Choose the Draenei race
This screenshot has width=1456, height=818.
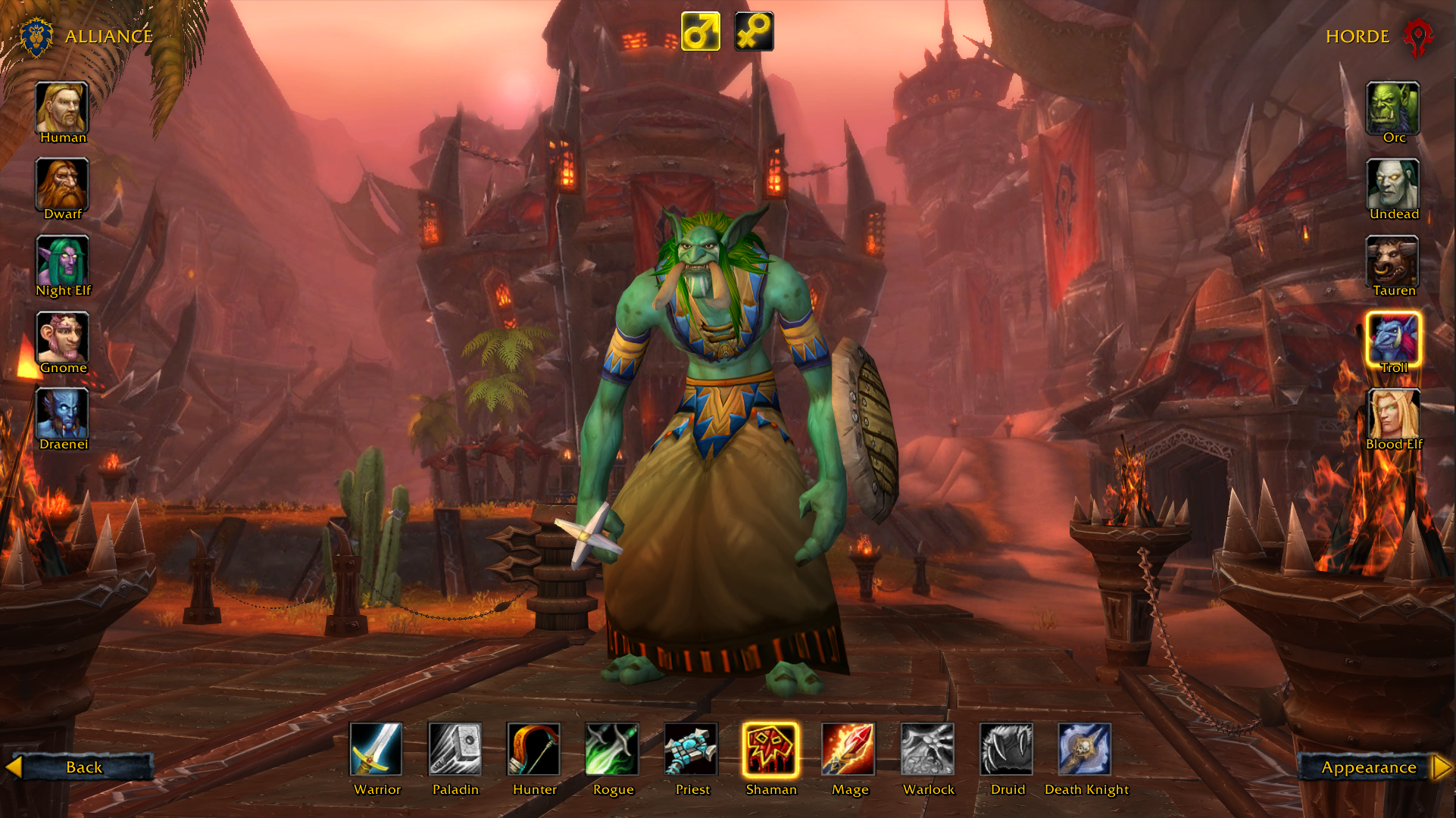(62, 414)
